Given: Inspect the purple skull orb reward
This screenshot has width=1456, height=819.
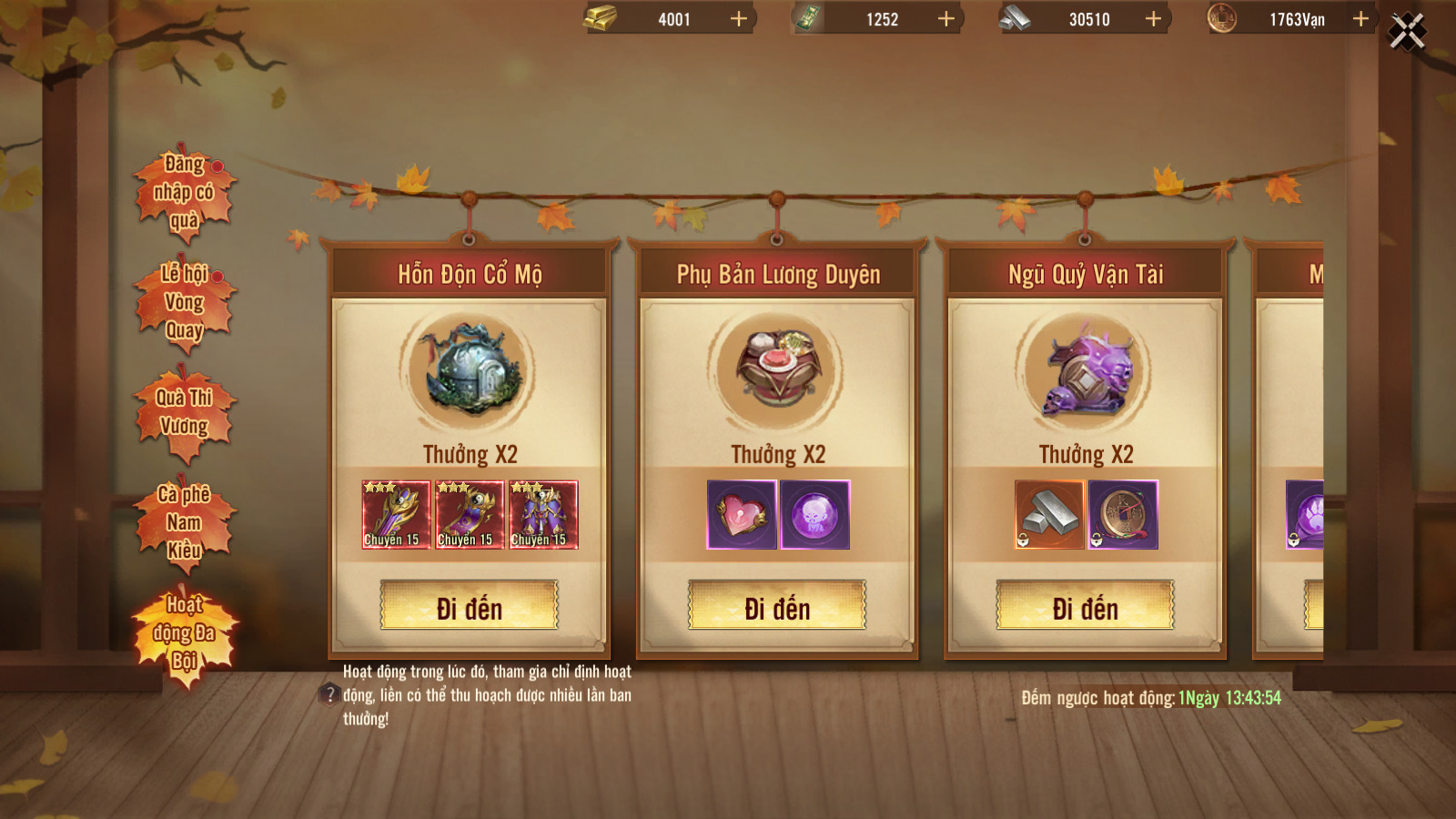Looking at the screenshot, I should pos(815,515).
